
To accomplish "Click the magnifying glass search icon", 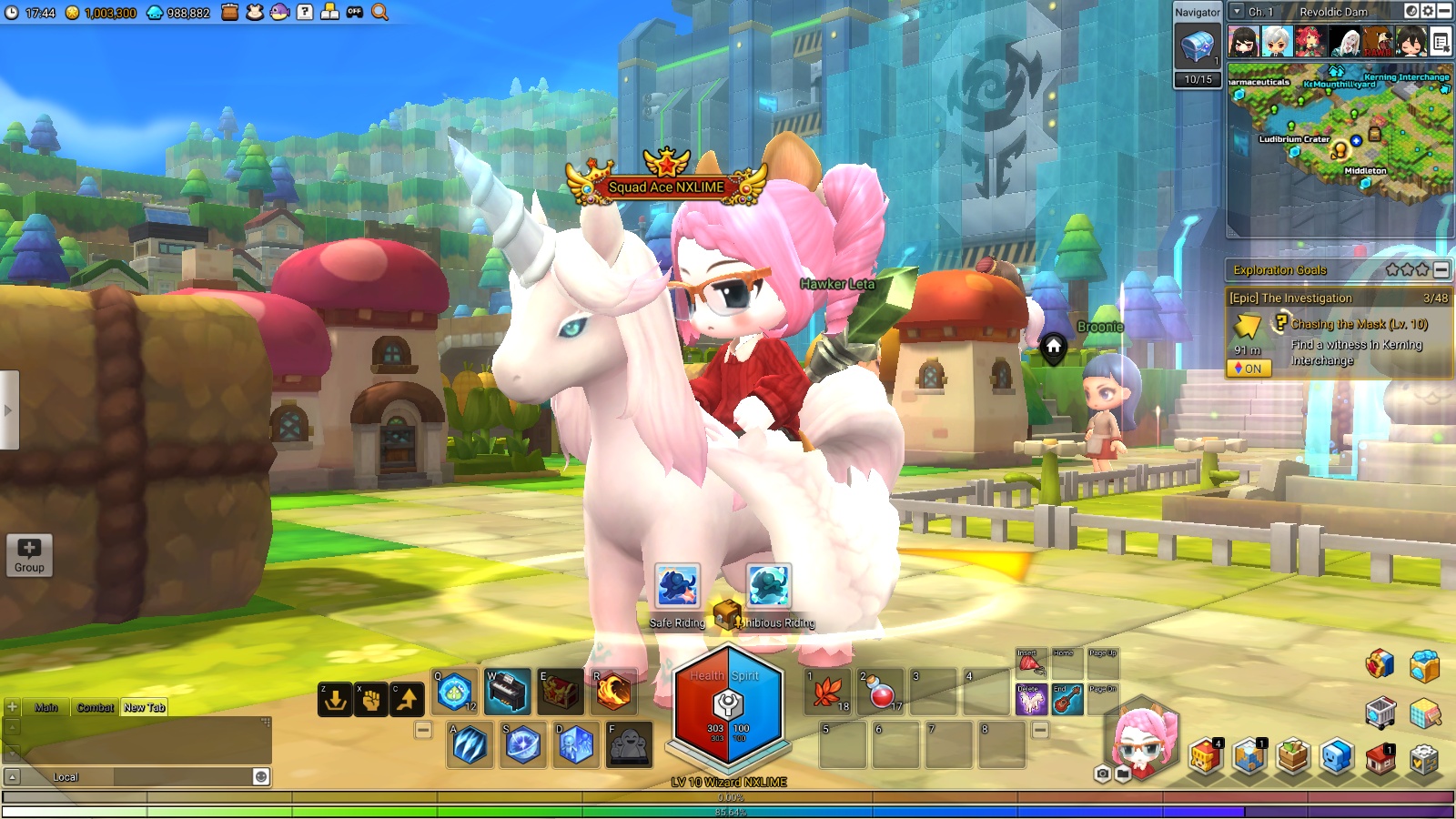I will pyautogui.click(x=379, y=13).
